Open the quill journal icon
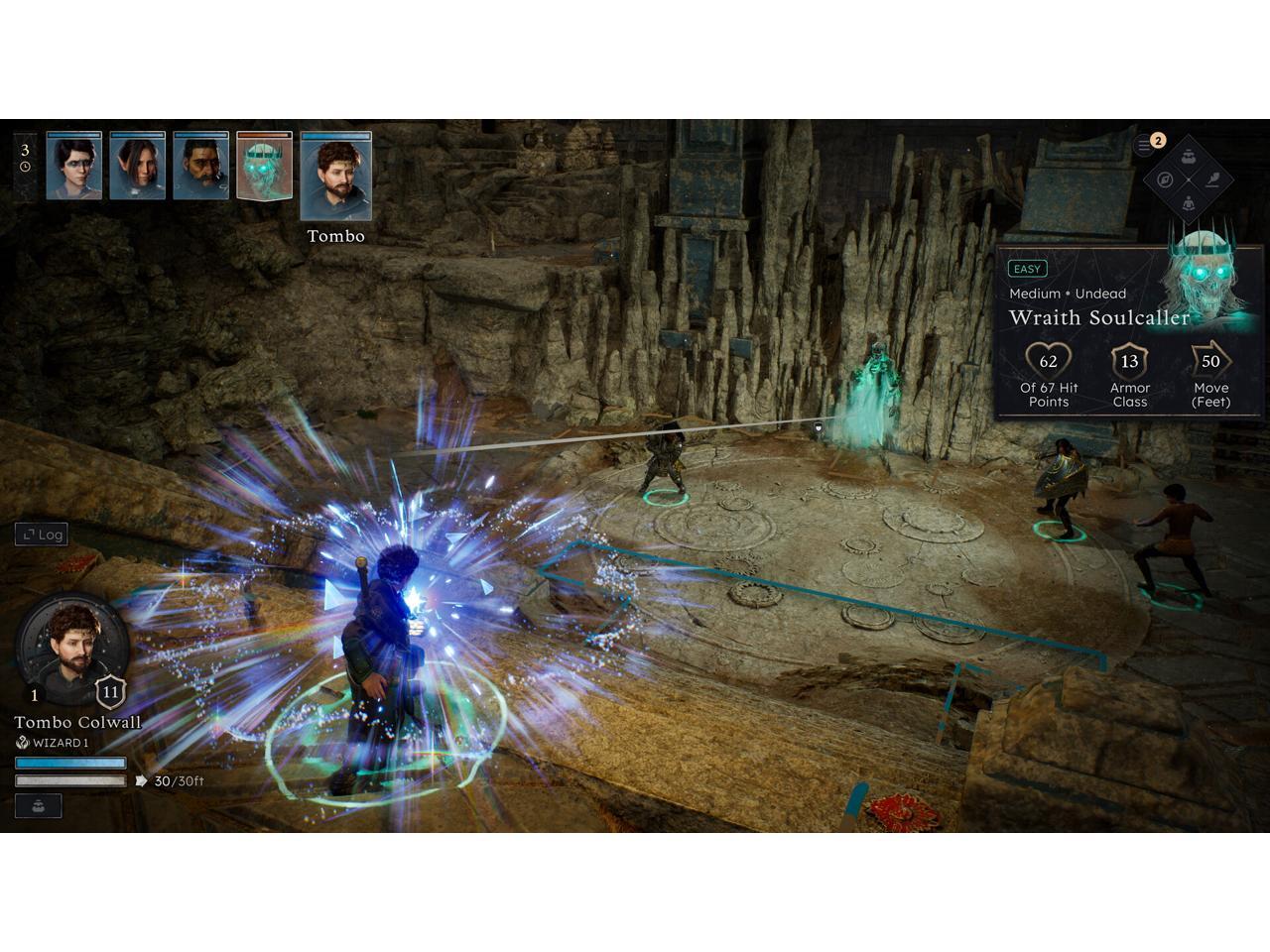1270x952 pixels. (x=1212, y=180)
